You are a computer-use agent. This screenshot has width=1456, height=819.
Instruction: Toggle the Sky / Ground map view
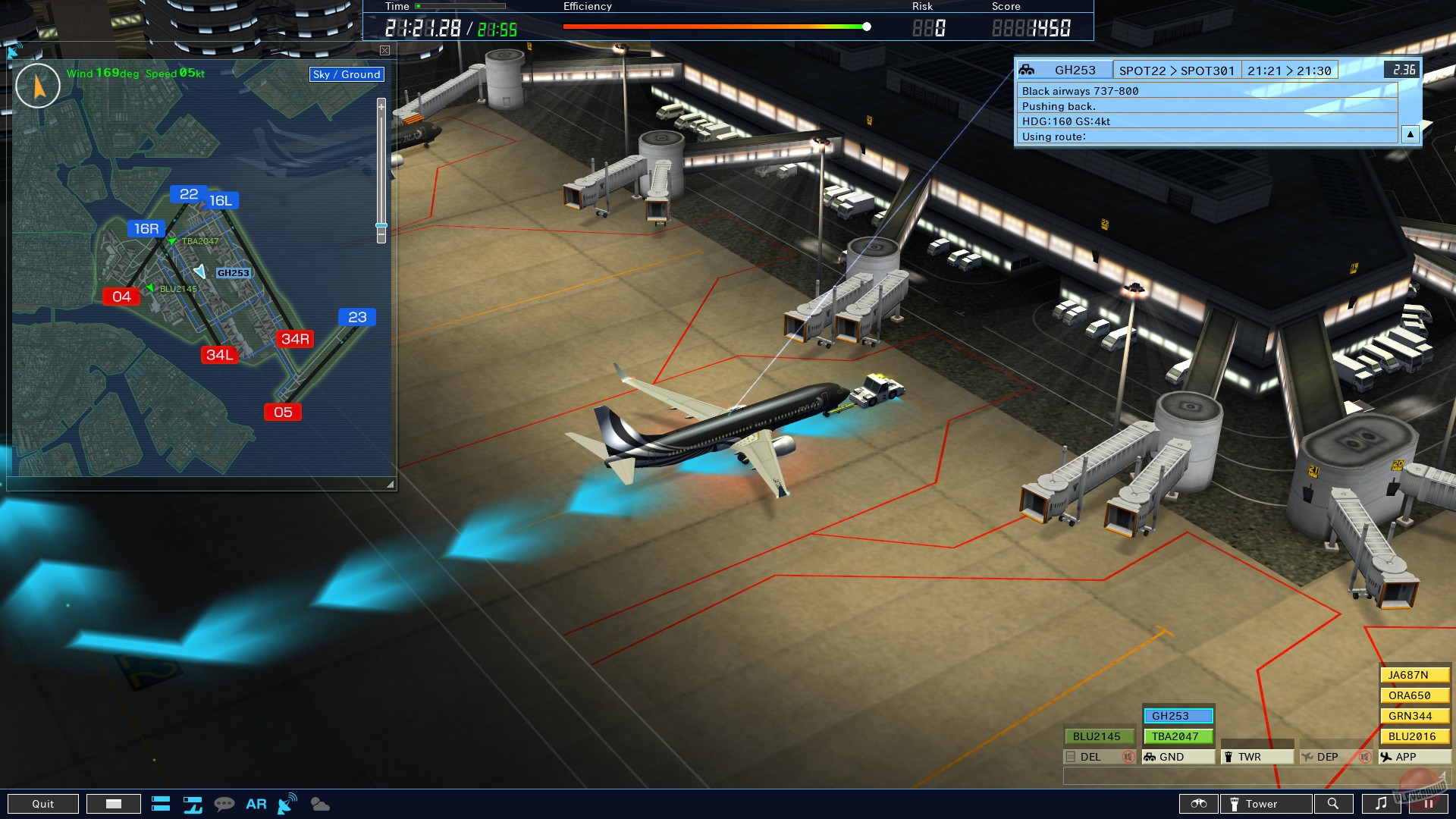click(x=346, y=74)
